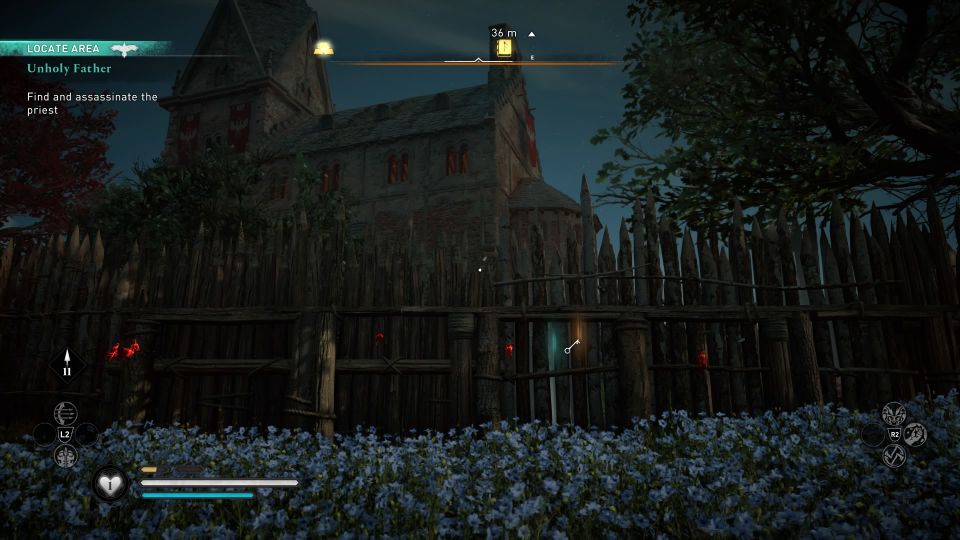Viewport: 960px width, 540px height.
Task: Activate the bow ranged ability icon
Action: coord(65,412)
